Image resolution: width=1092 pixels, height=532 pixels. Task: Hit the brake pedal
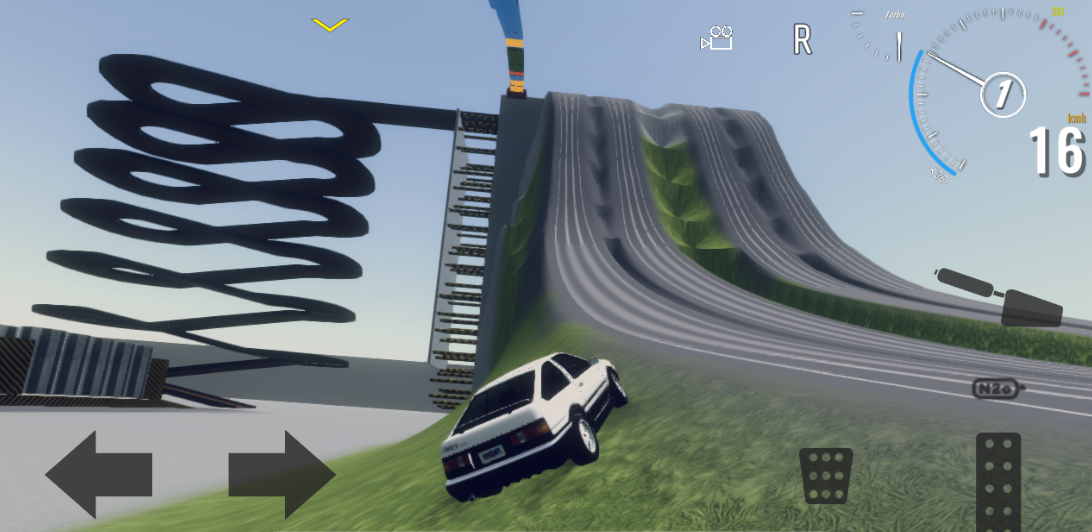(825, 475)
